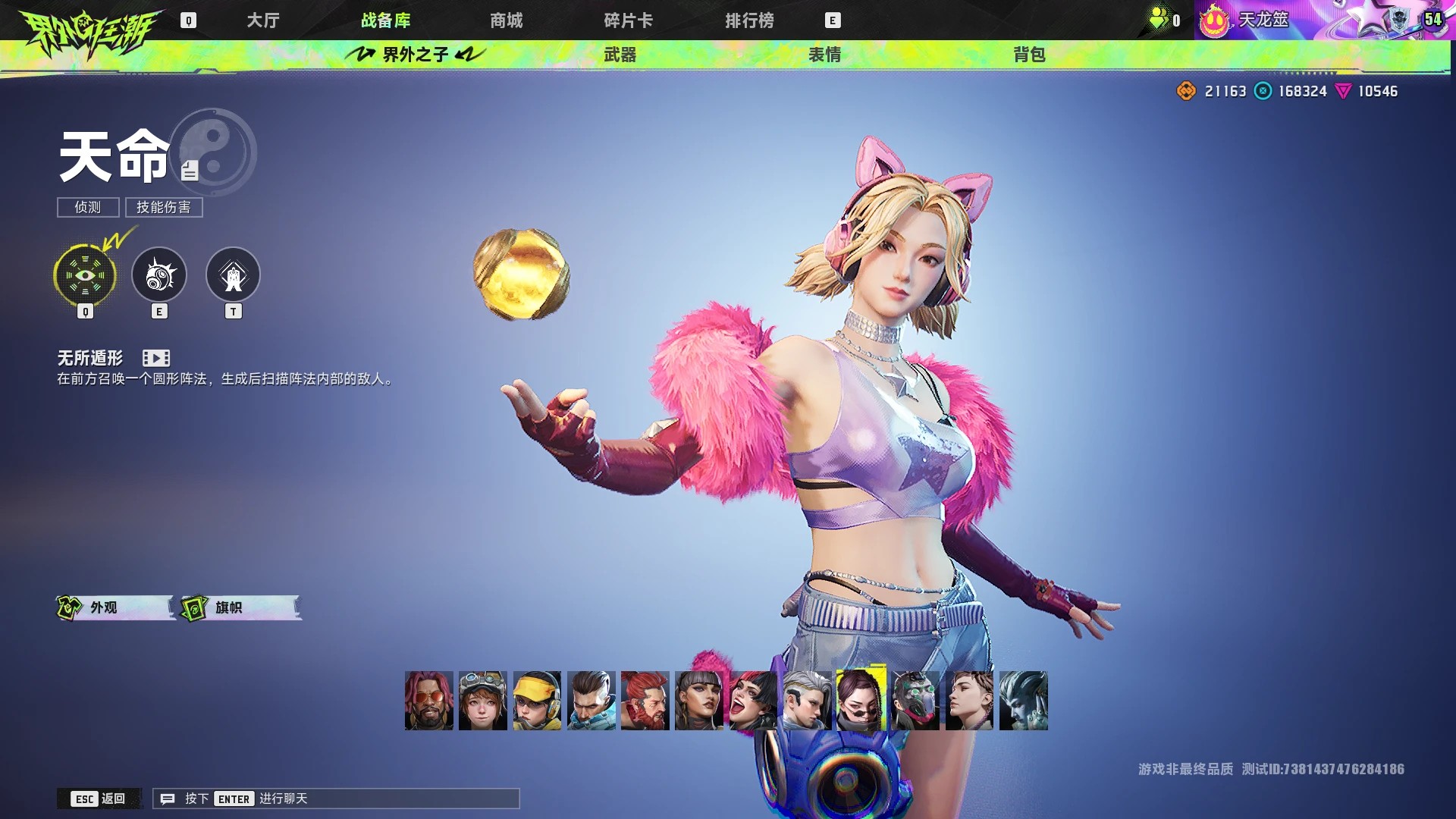Open the 表情 emotes sub-tab

[x=824, y=55]
